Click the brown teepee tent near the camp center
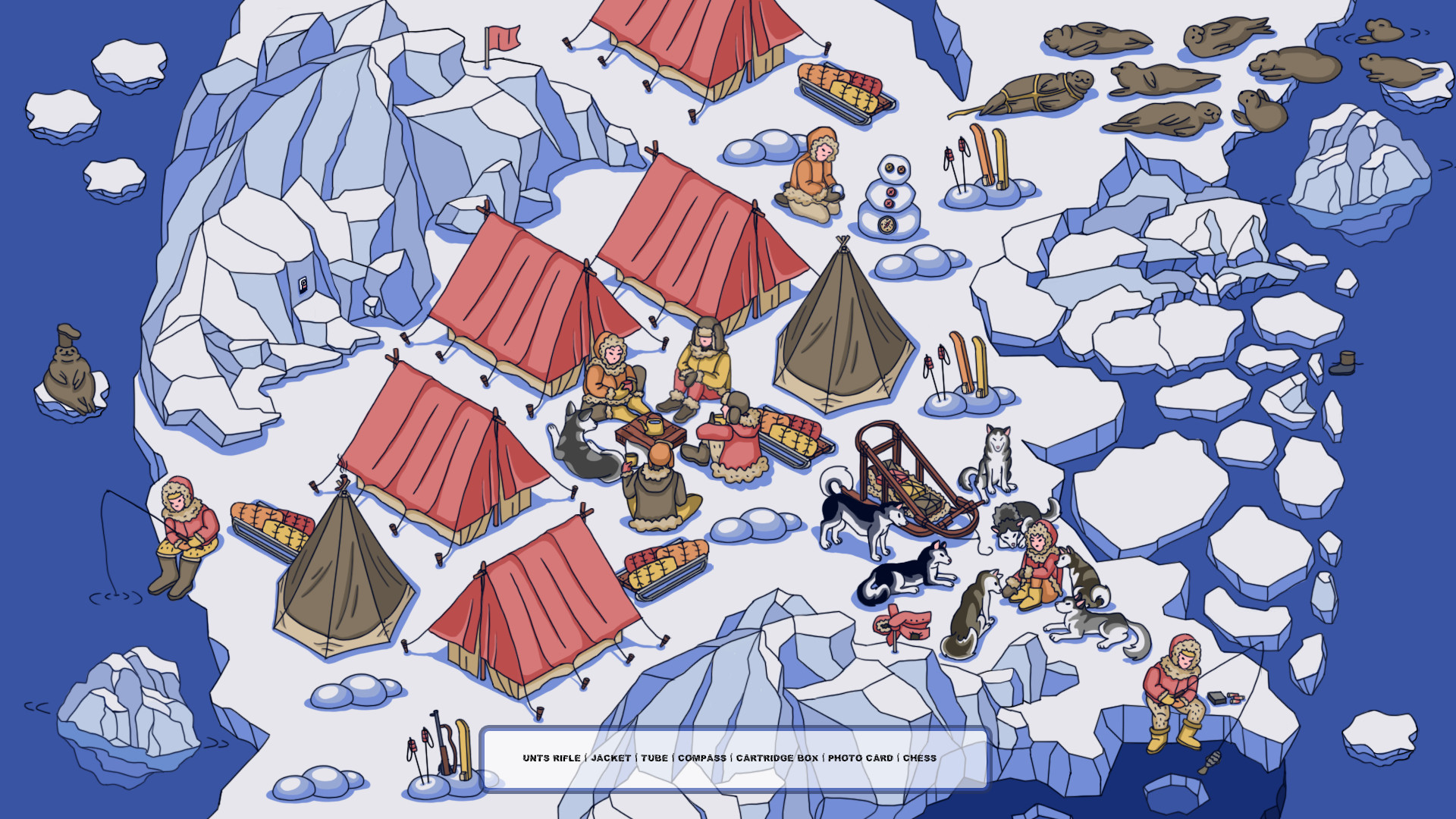This screenshot has width=1456, height=819. [x=842, y=326]
